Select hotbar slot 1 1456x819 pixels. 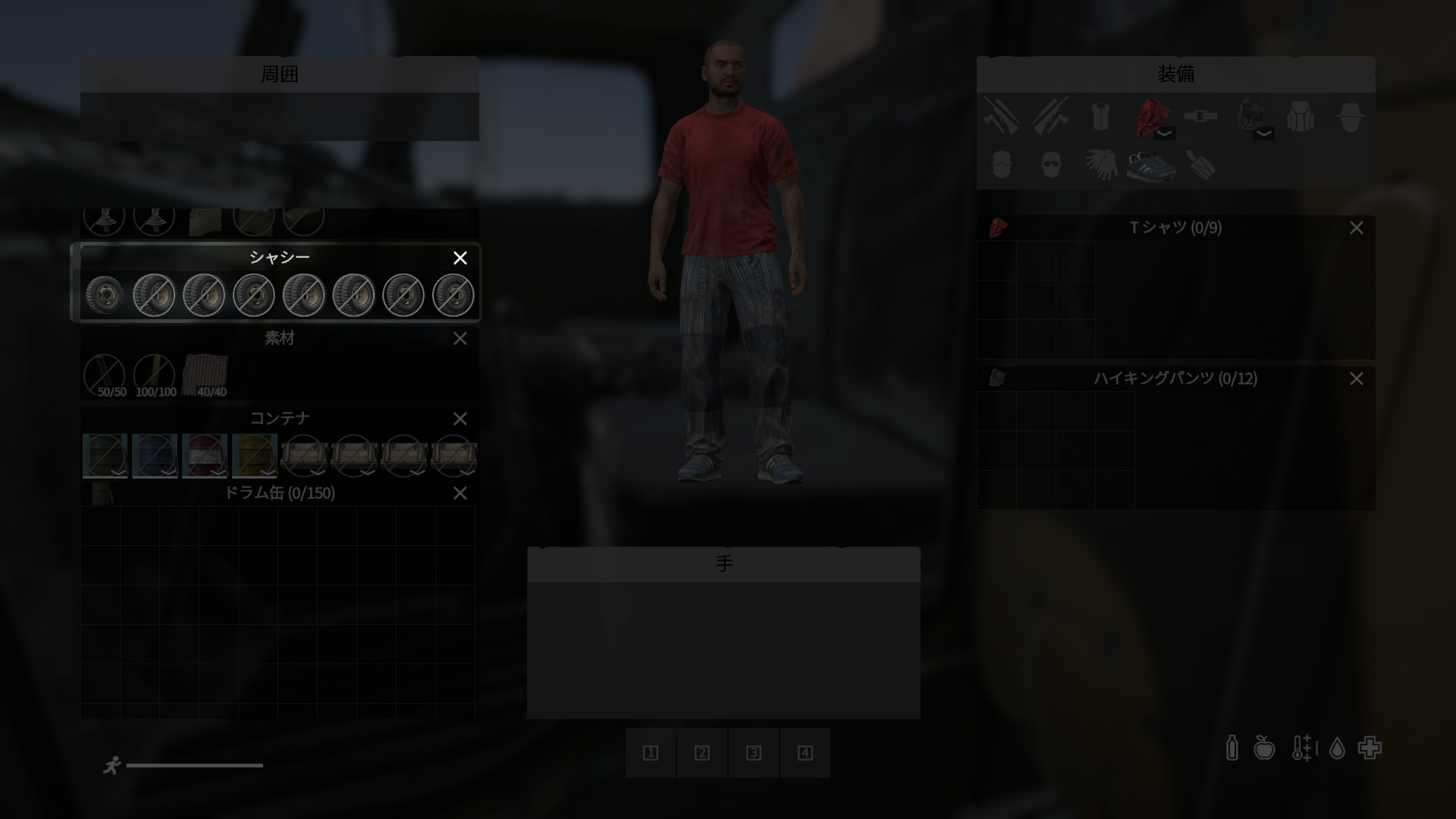(x=651, y=753)
